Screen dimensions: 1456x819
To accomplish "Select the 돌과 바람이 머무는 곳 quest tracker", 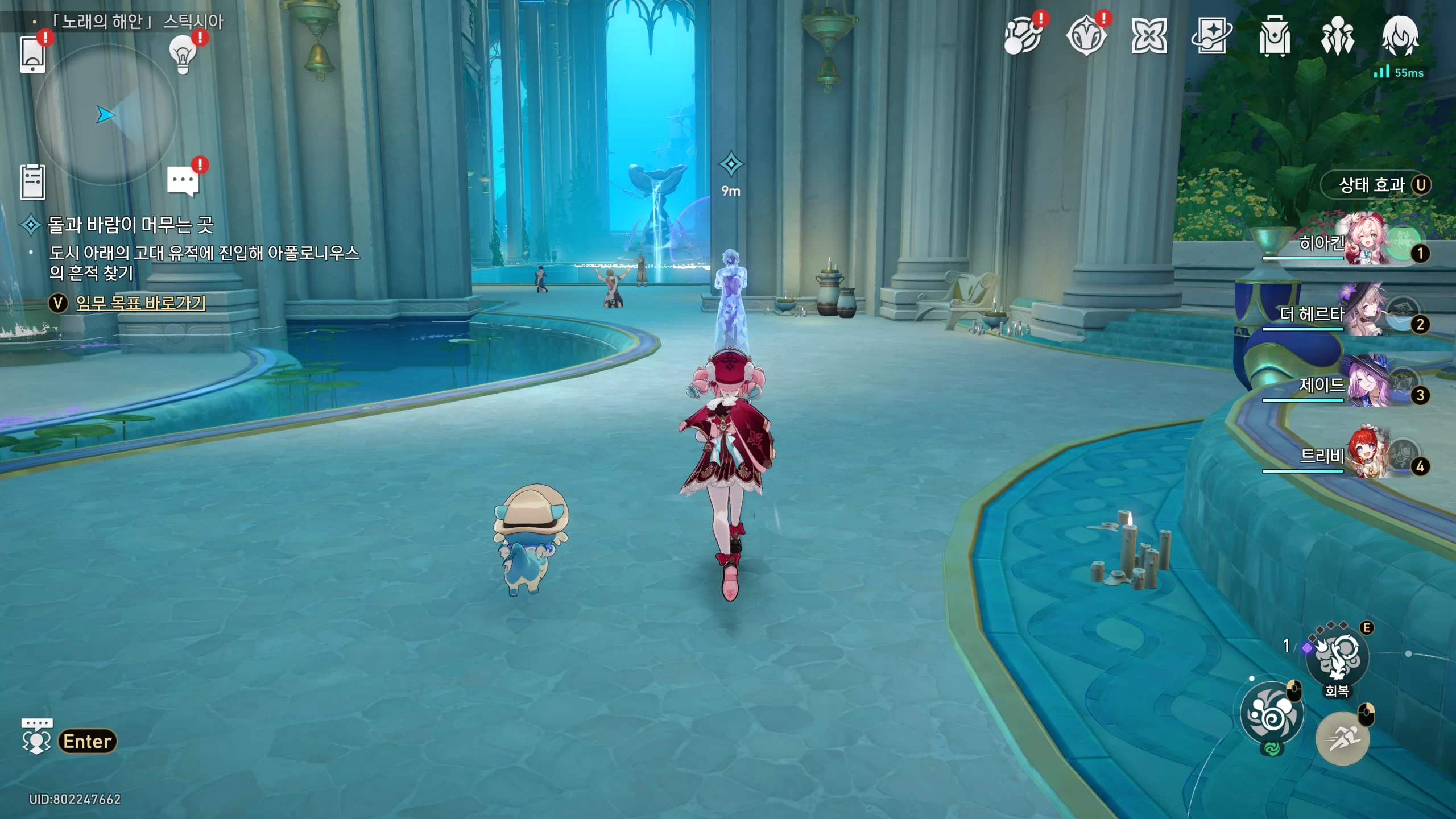I will pyautogui.click(x=130, y=225).
